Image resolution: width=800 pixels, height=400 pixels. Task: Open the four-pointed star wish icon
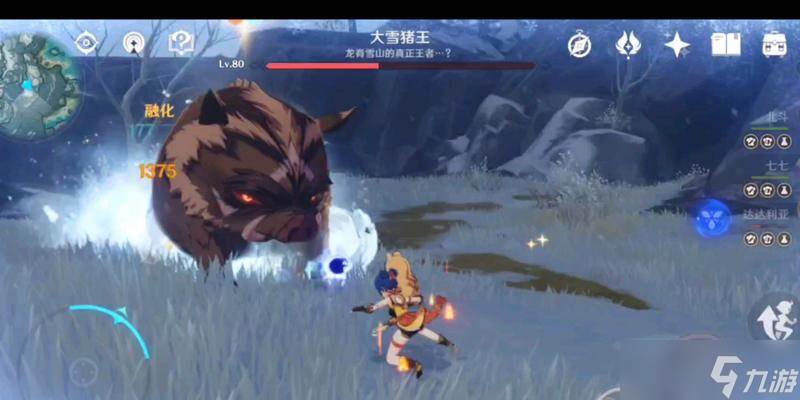click(677, 45)
